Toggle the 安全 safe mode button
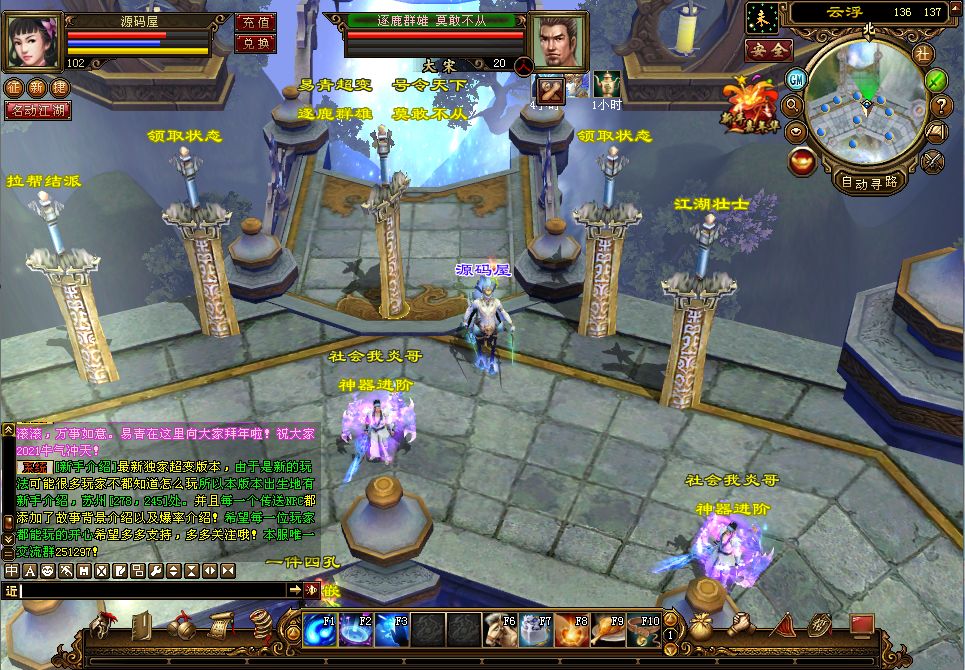This screenshot has width=965, height=670. (769, 49)
